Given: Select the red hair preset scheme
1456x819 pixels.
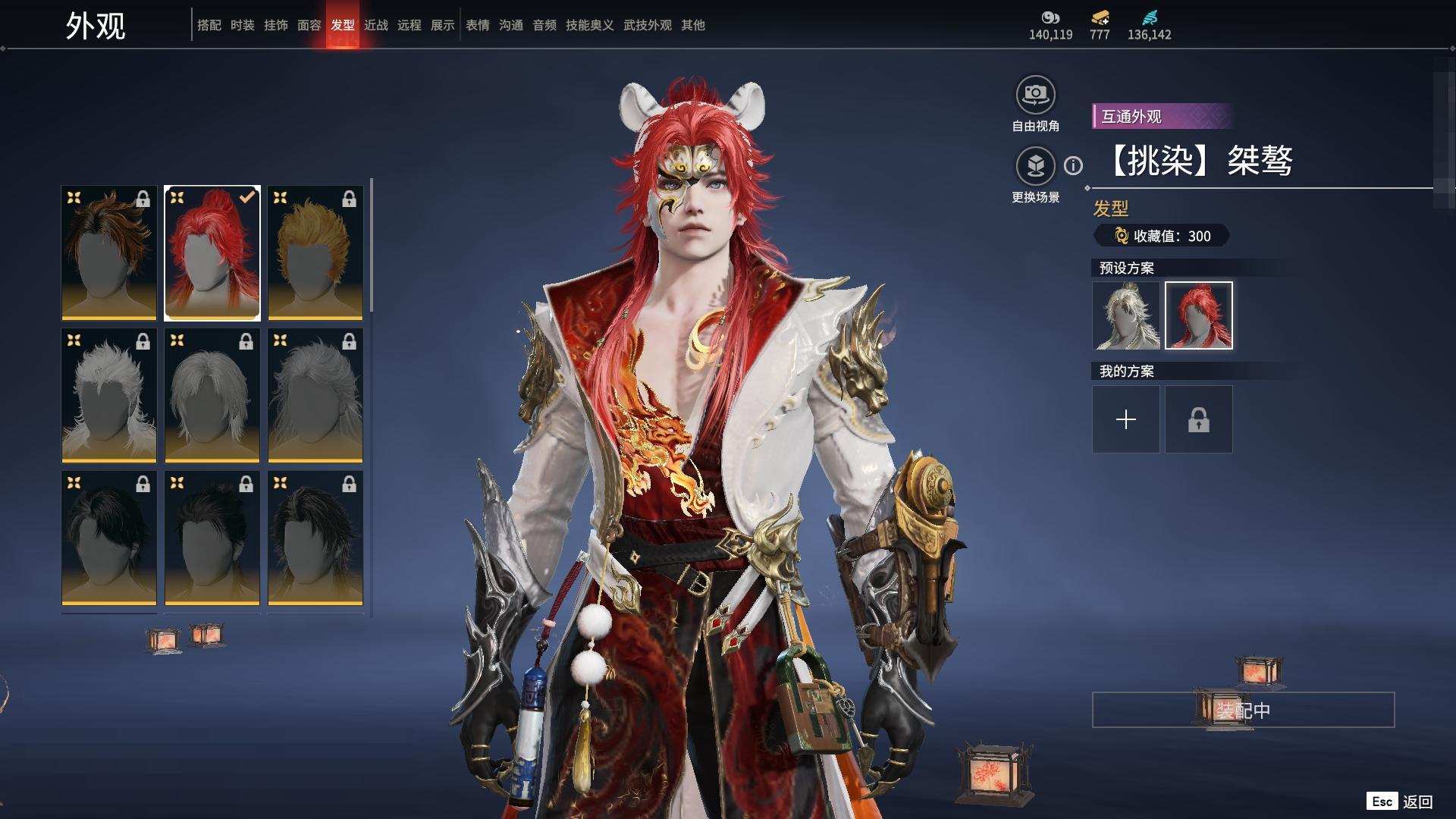Looking at the screenshot, I should 1198,315.
